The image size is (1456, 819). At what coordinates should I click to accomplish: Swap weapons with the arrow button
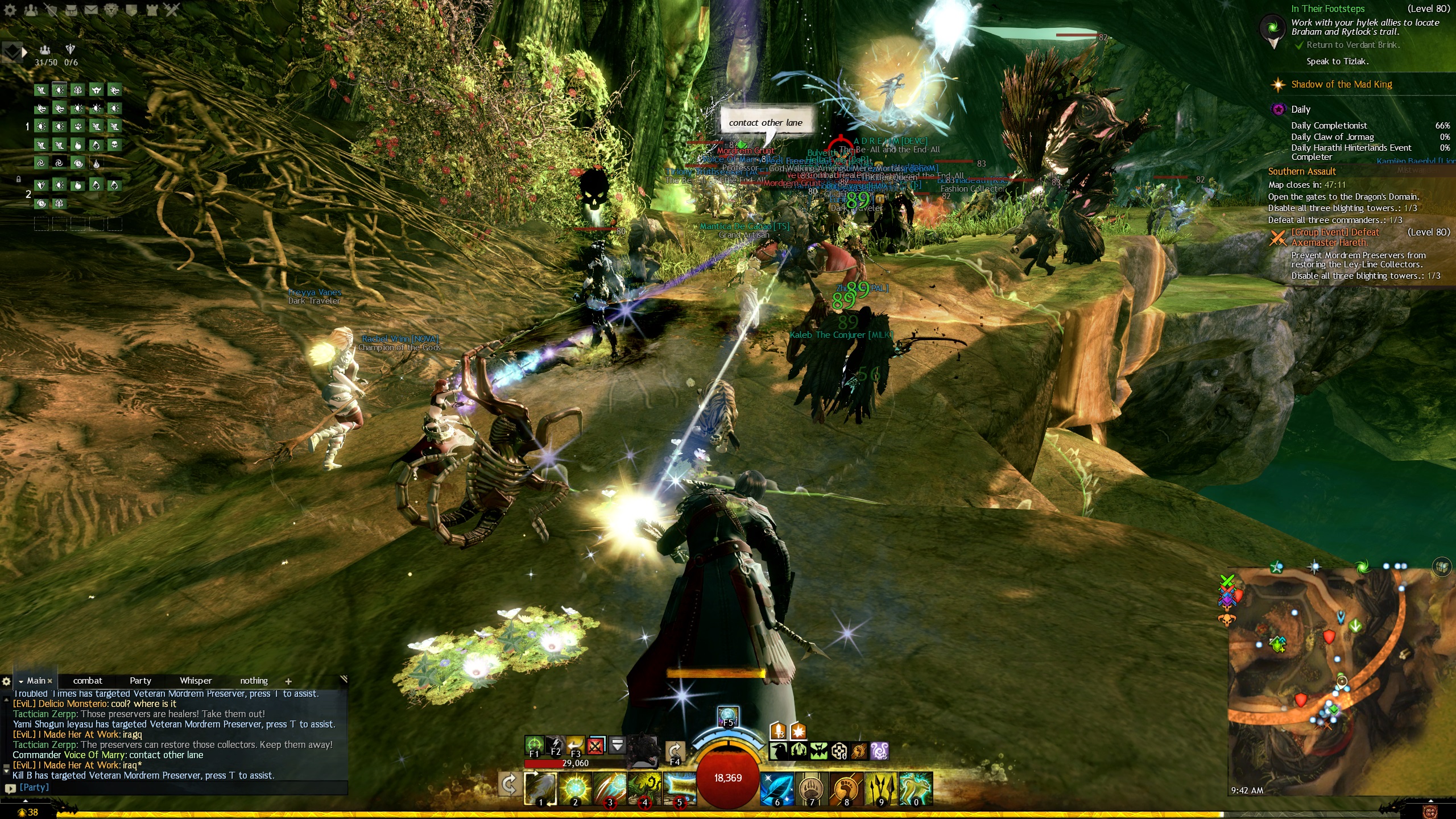[508, 785]
